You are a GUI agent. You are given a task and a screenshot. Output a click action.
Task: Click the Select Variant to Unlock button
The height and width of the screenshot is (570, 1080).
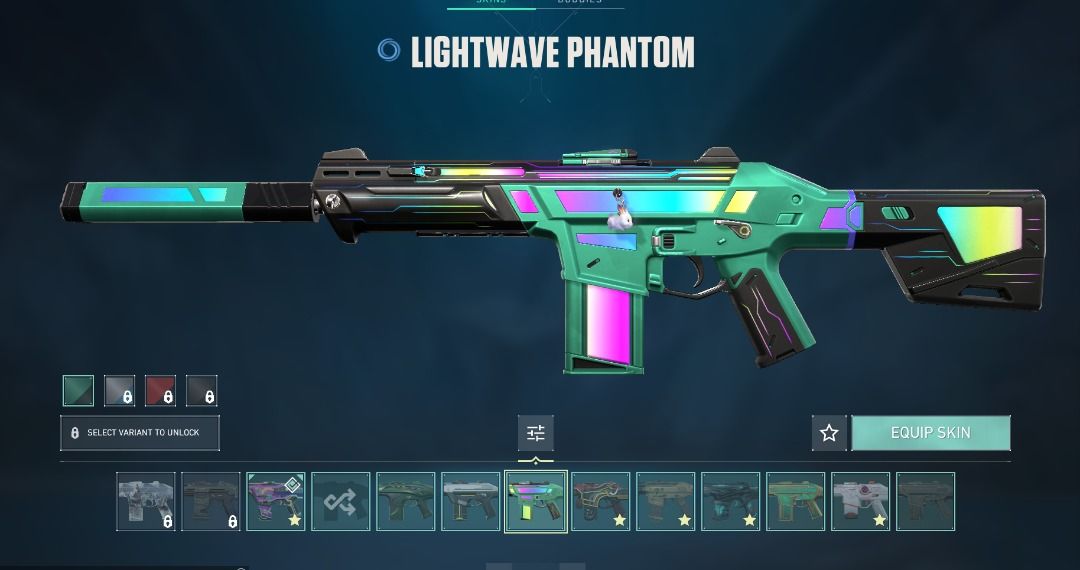tap(139, 433)
